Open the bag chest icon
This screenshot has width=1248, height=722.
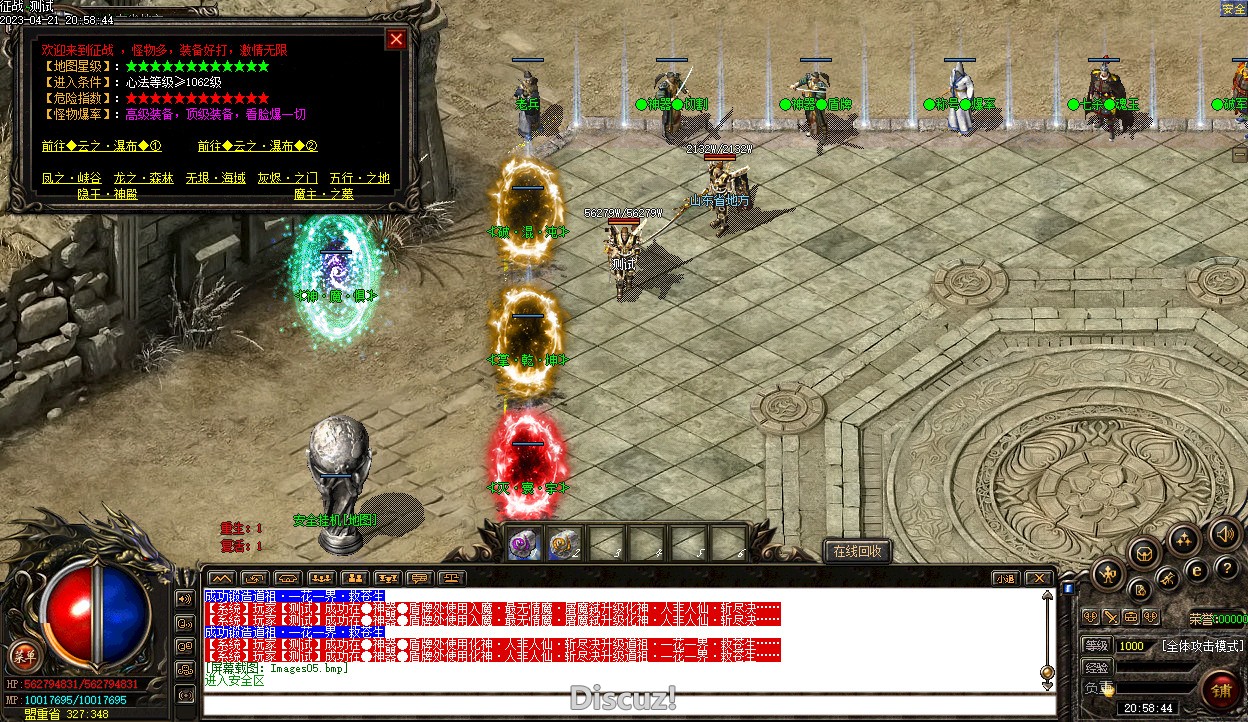[x=1143, y=553]
